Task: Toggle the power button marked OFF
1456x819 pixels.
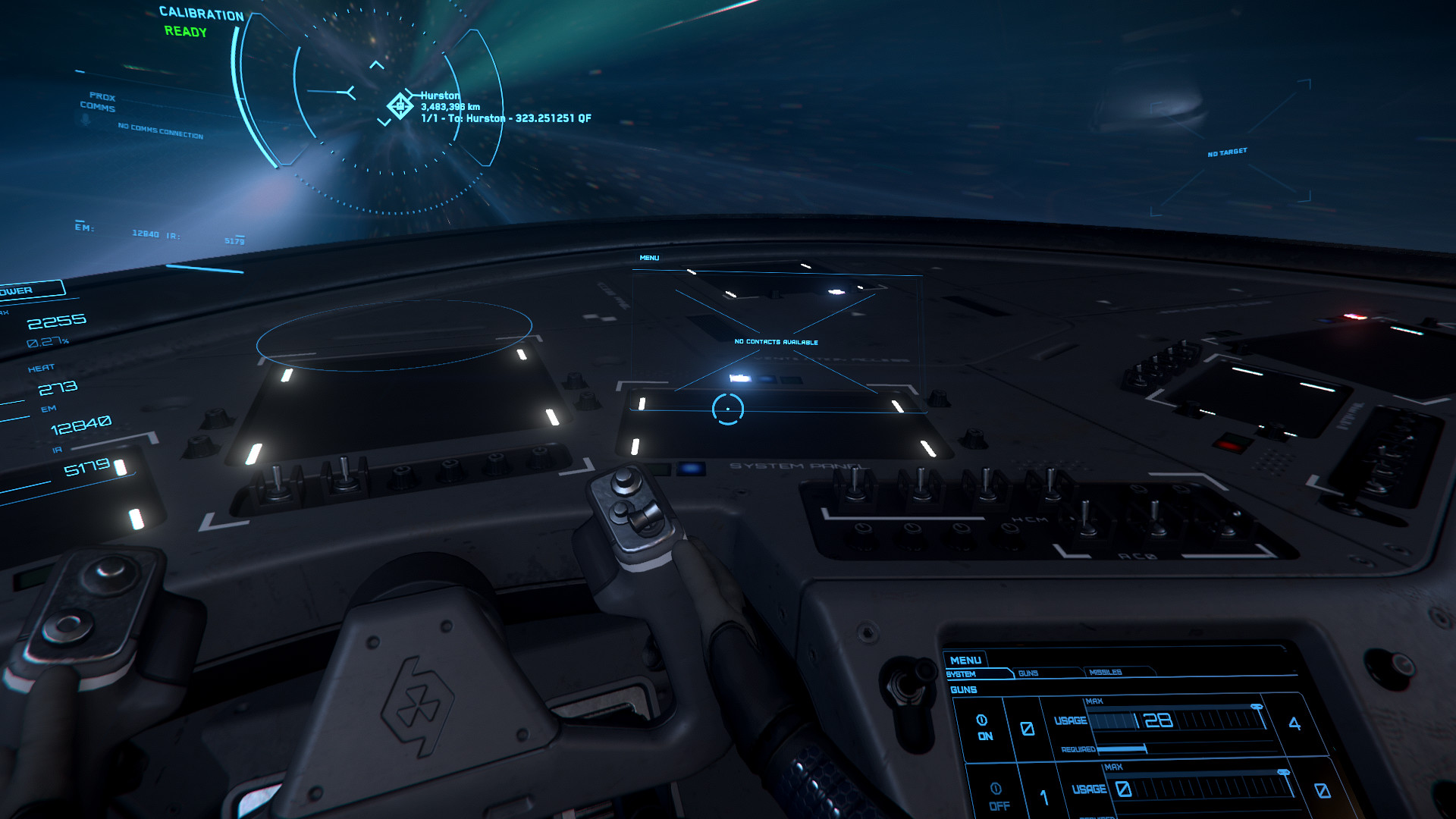Action: [997, 795]
